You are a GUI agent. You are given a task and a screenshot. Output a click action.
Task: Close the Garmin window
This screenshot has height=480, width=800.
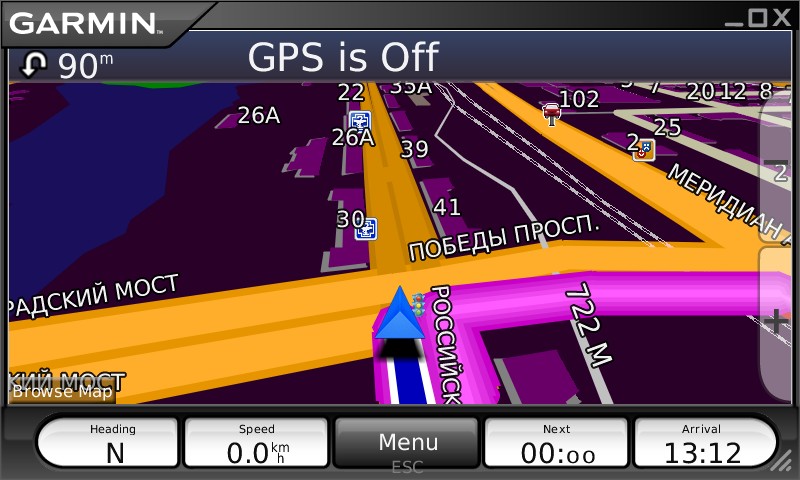point(781,17)
